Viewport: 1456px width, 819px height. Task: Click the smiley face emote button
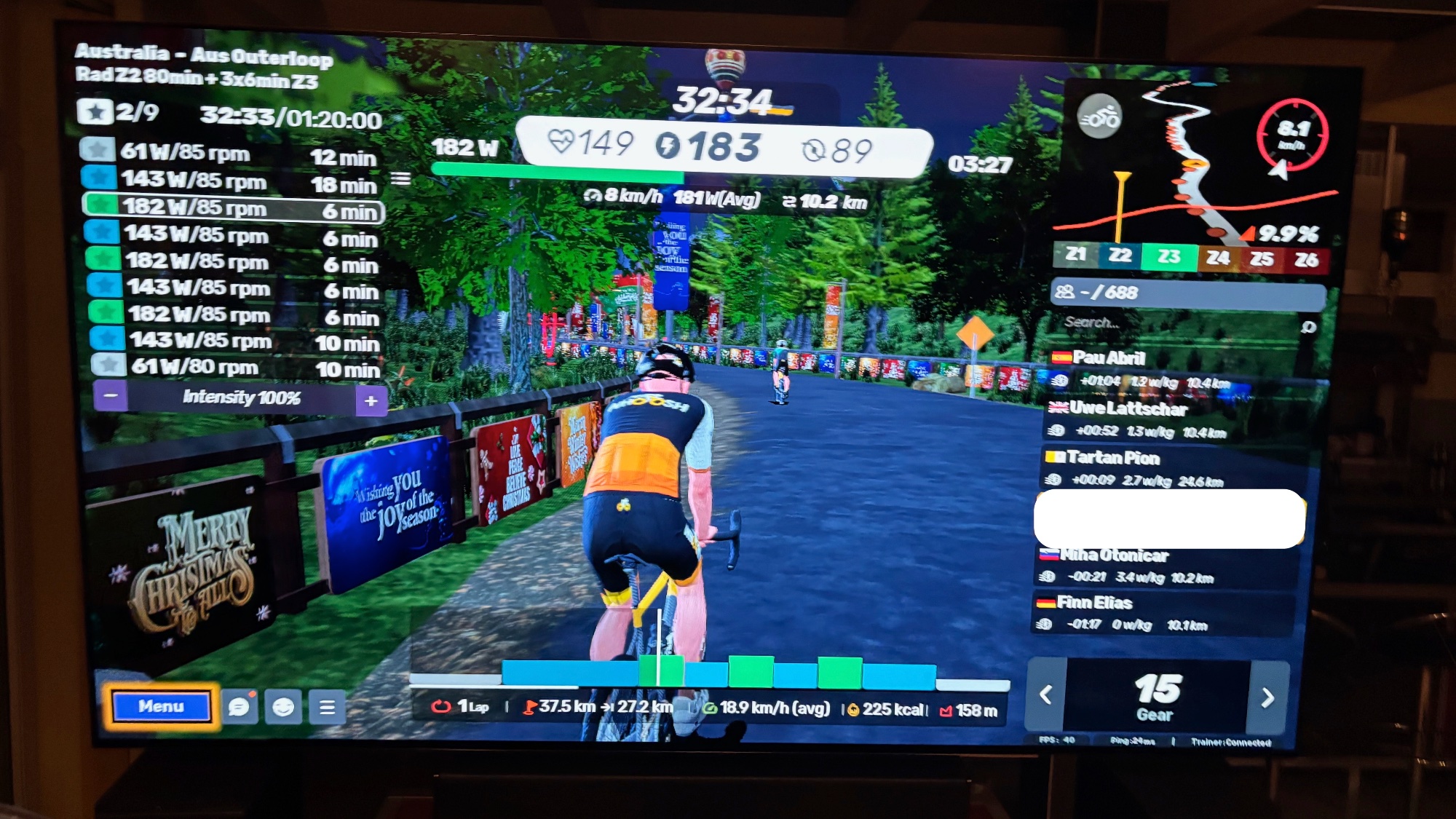coord(283,706)
